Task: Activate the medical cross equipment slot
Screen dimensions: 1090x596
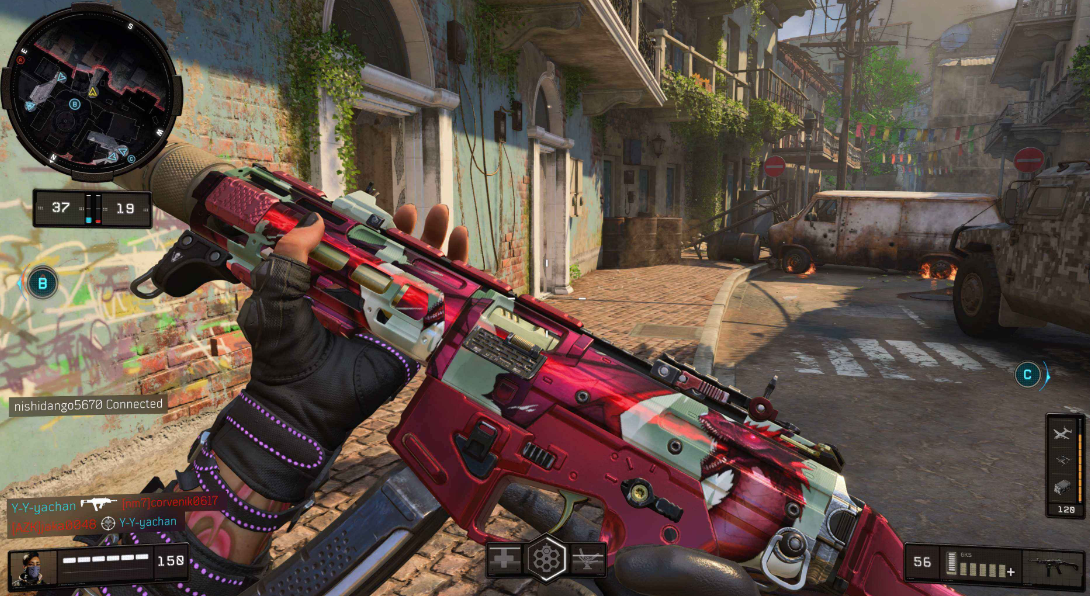Action: click(x=502, y=558)
